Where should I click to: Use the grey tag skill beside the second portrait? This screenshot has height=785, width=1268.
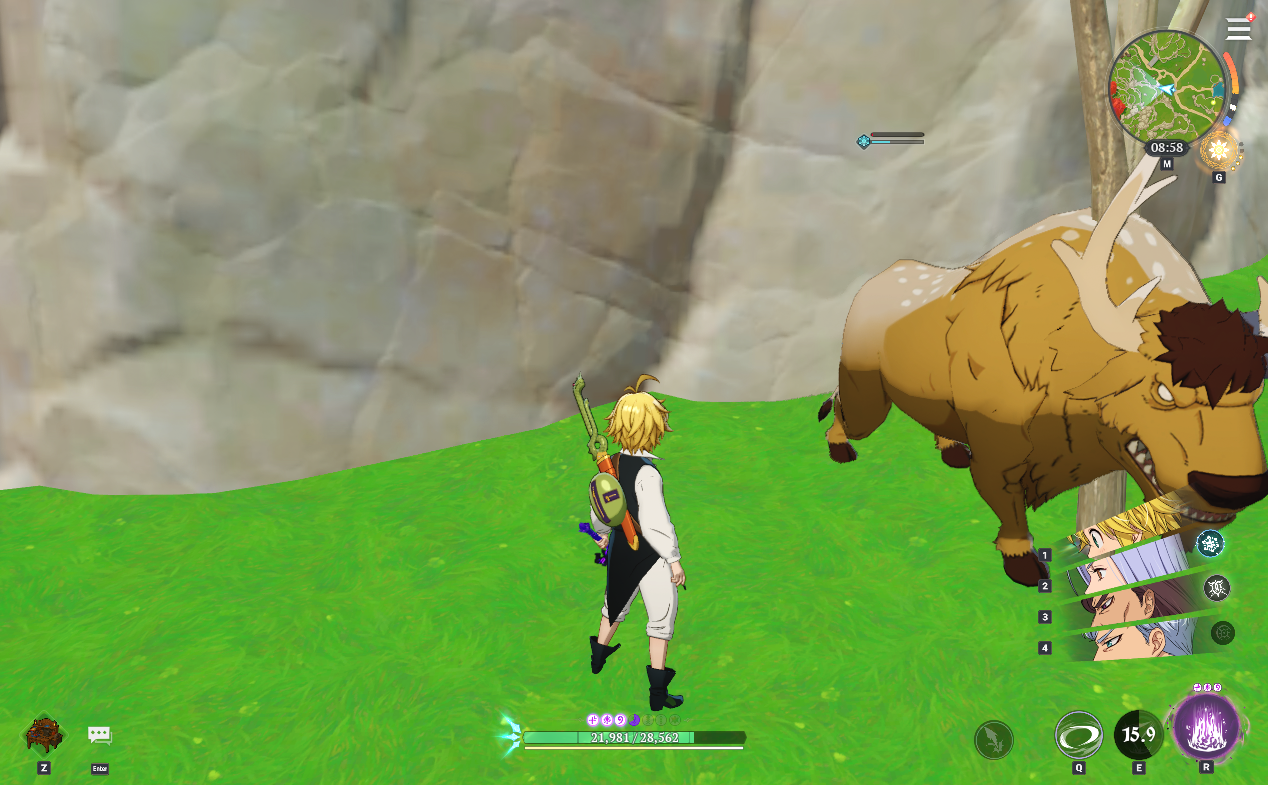click(1217, 588)
